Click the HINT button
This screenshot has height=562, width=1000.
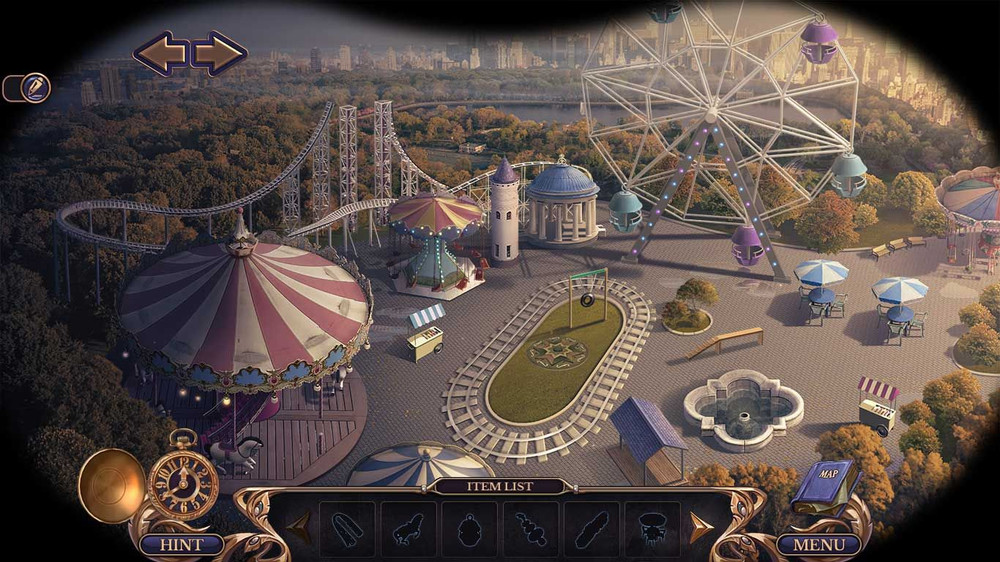click(x=181, y=545)
